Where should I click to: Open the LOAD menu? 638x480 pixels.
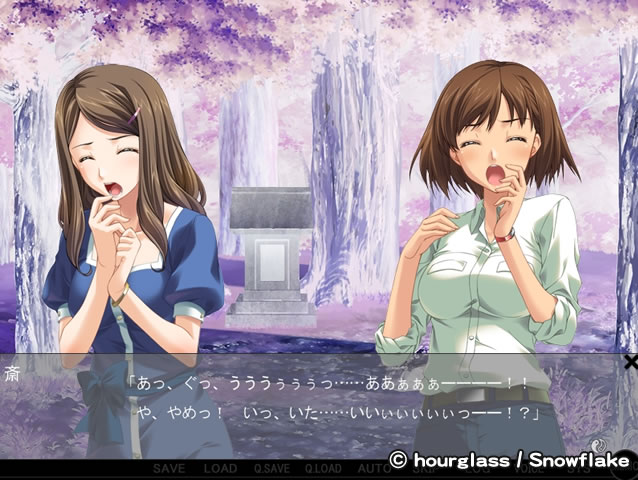[220, 468]
